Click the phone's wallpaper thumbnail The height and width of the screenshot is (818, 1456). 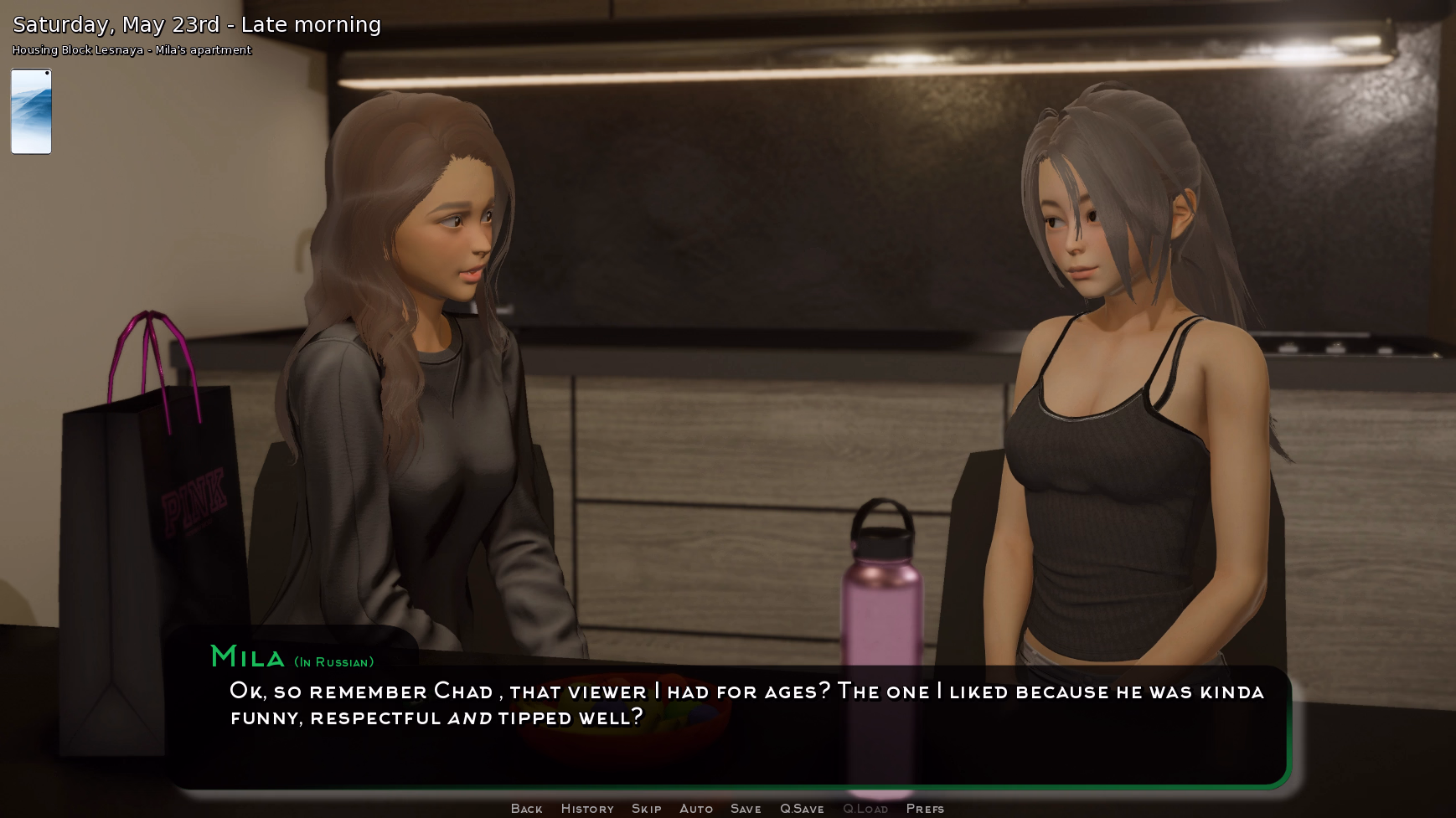(31, 111)
